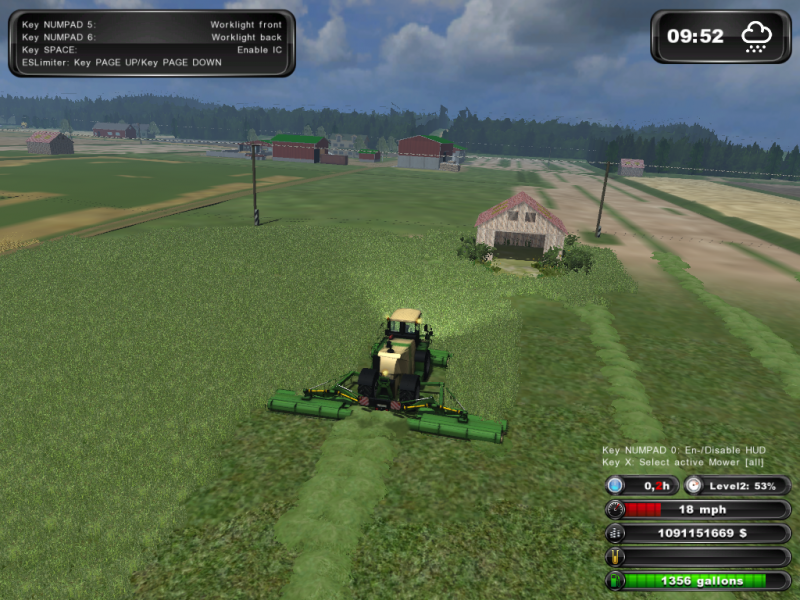Click the speedometer gauge icon

(614, 509)
